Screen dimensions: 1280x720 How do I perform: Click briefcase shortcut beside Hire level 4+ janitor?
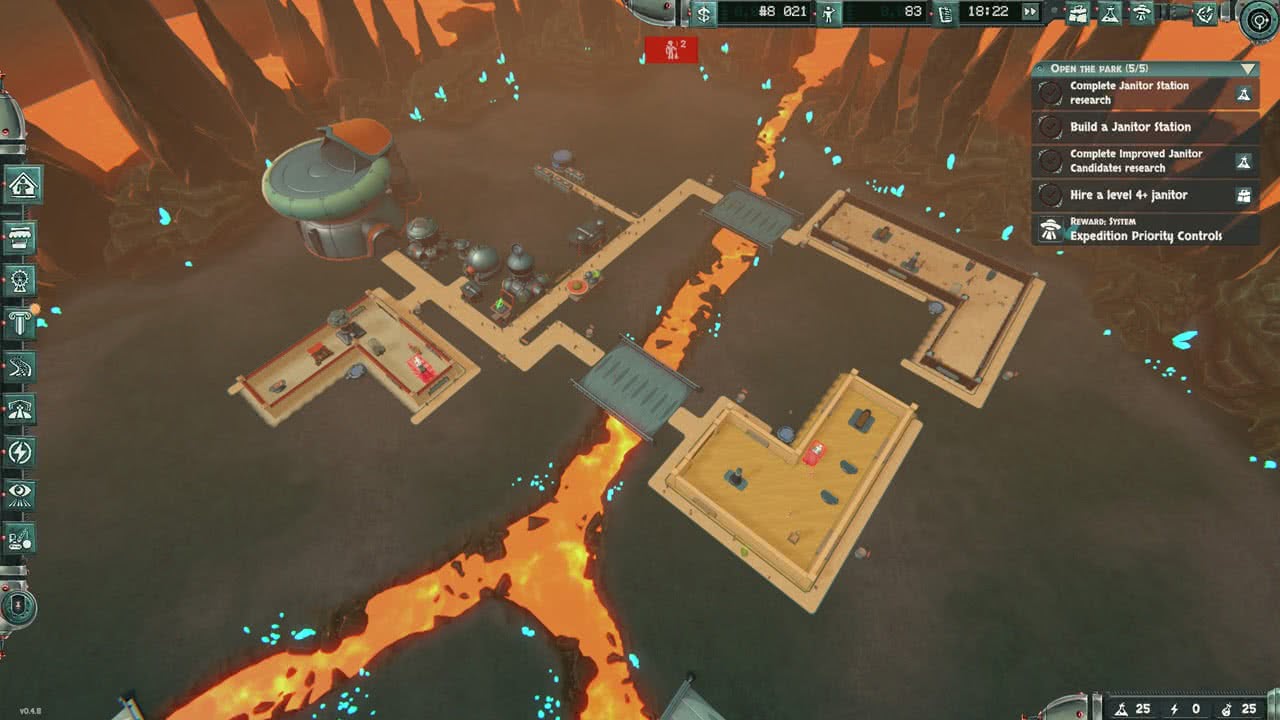(1244, 195)
